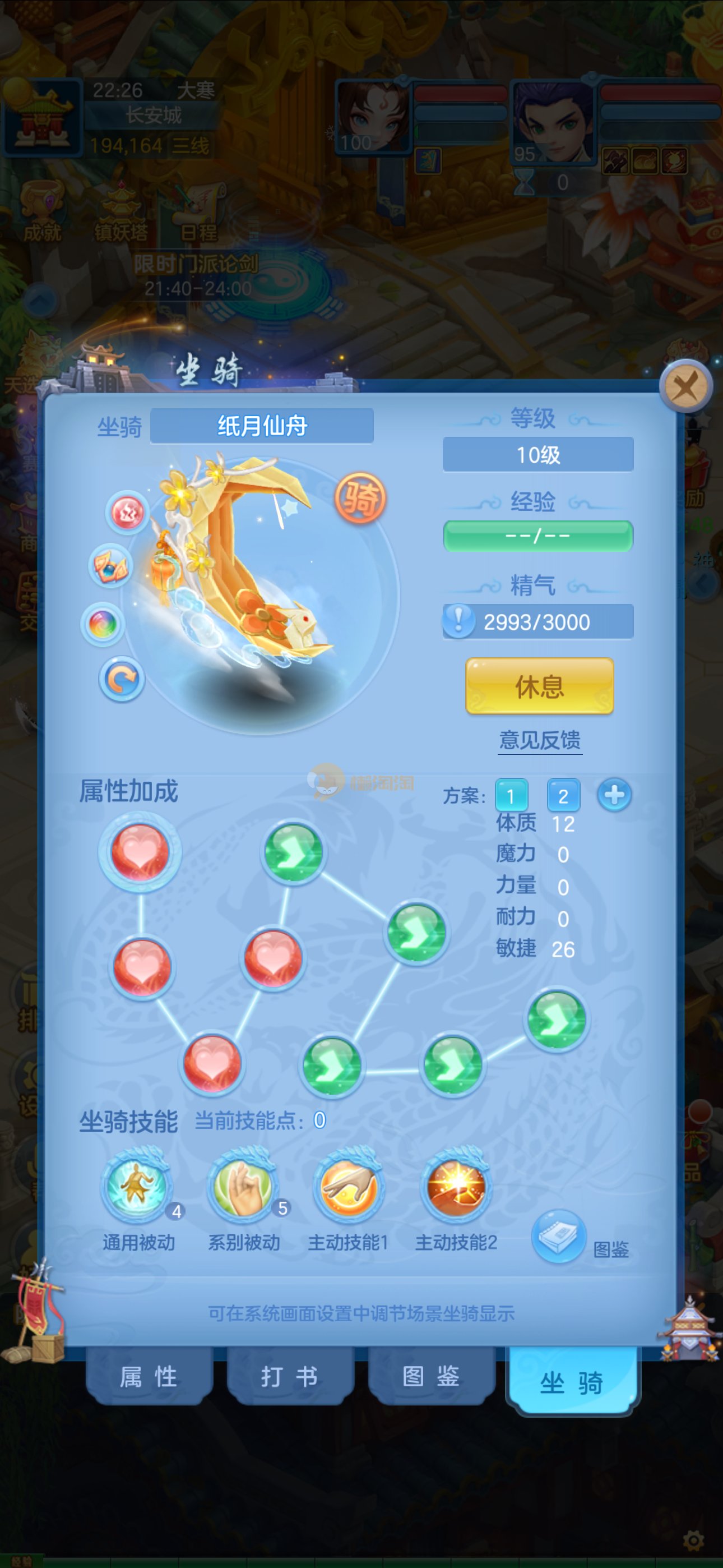723x1568 pixels.
Task: Close the mount panel
Action: [686, 386]
